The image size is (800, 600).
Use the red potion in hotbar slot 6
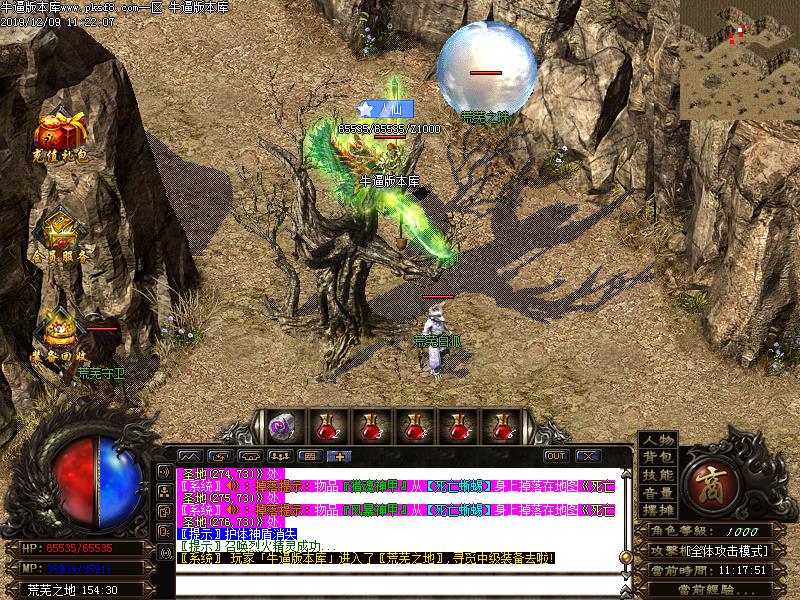click(x=503, y=426)
